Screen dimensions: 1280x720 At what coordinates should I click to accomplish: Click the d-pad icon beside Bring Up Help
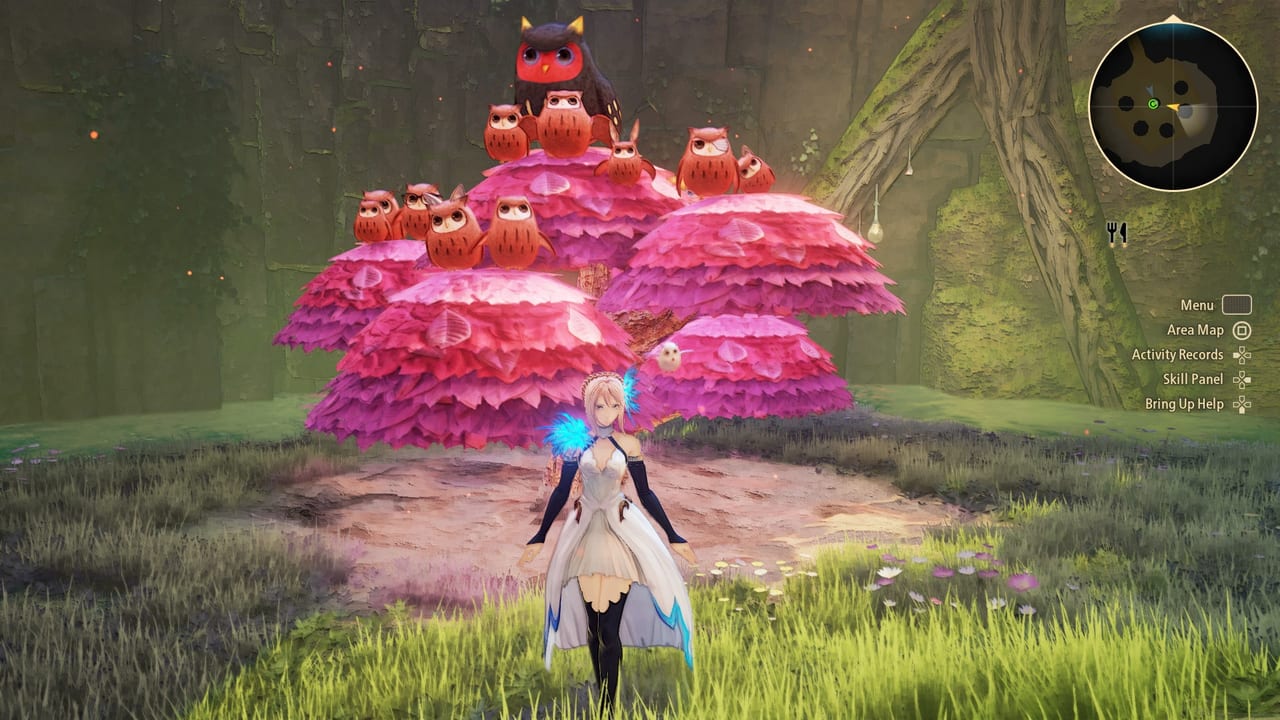click(1242, 404)
